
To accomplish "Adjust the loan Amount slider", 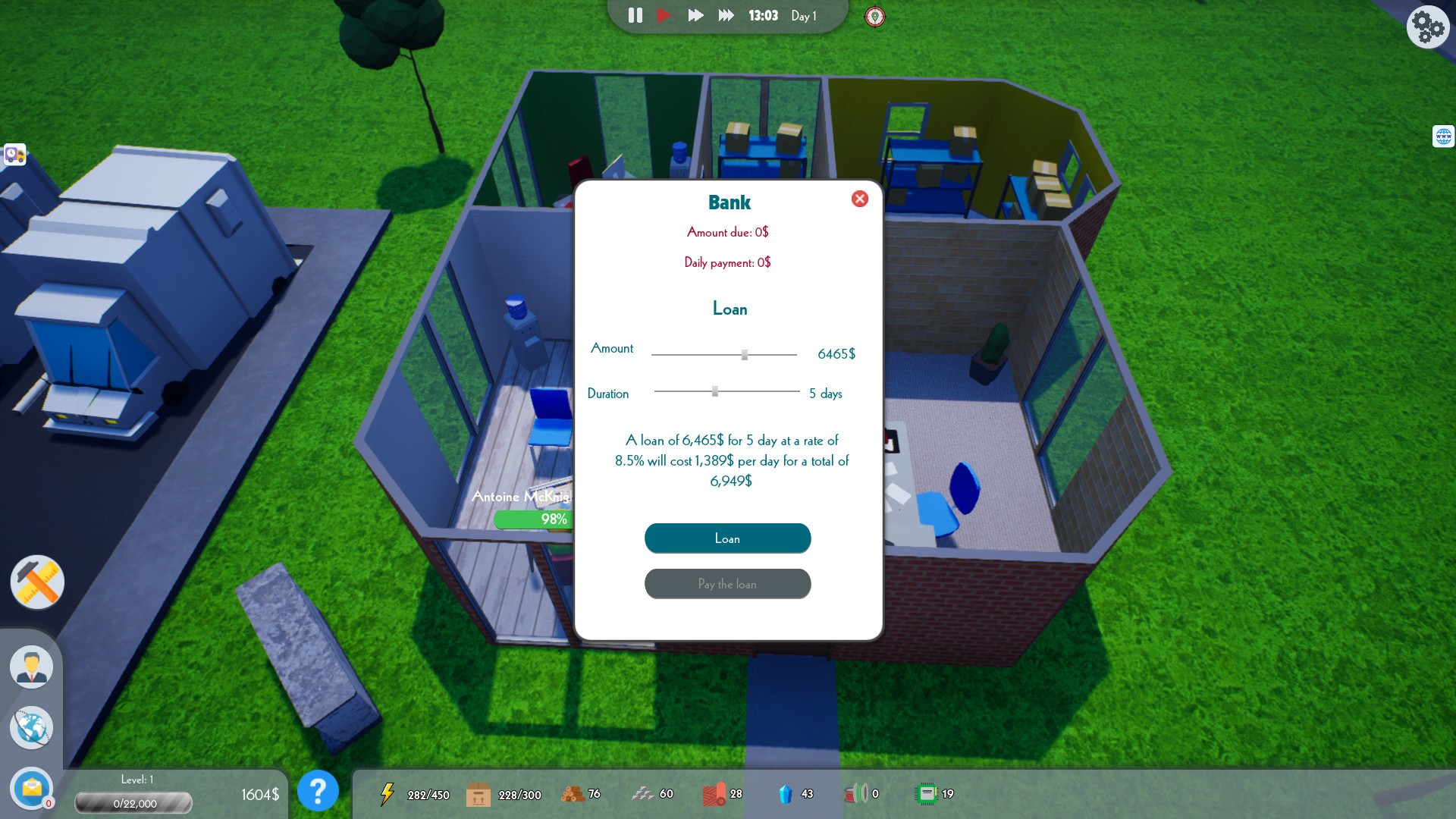I will (744, 353).
